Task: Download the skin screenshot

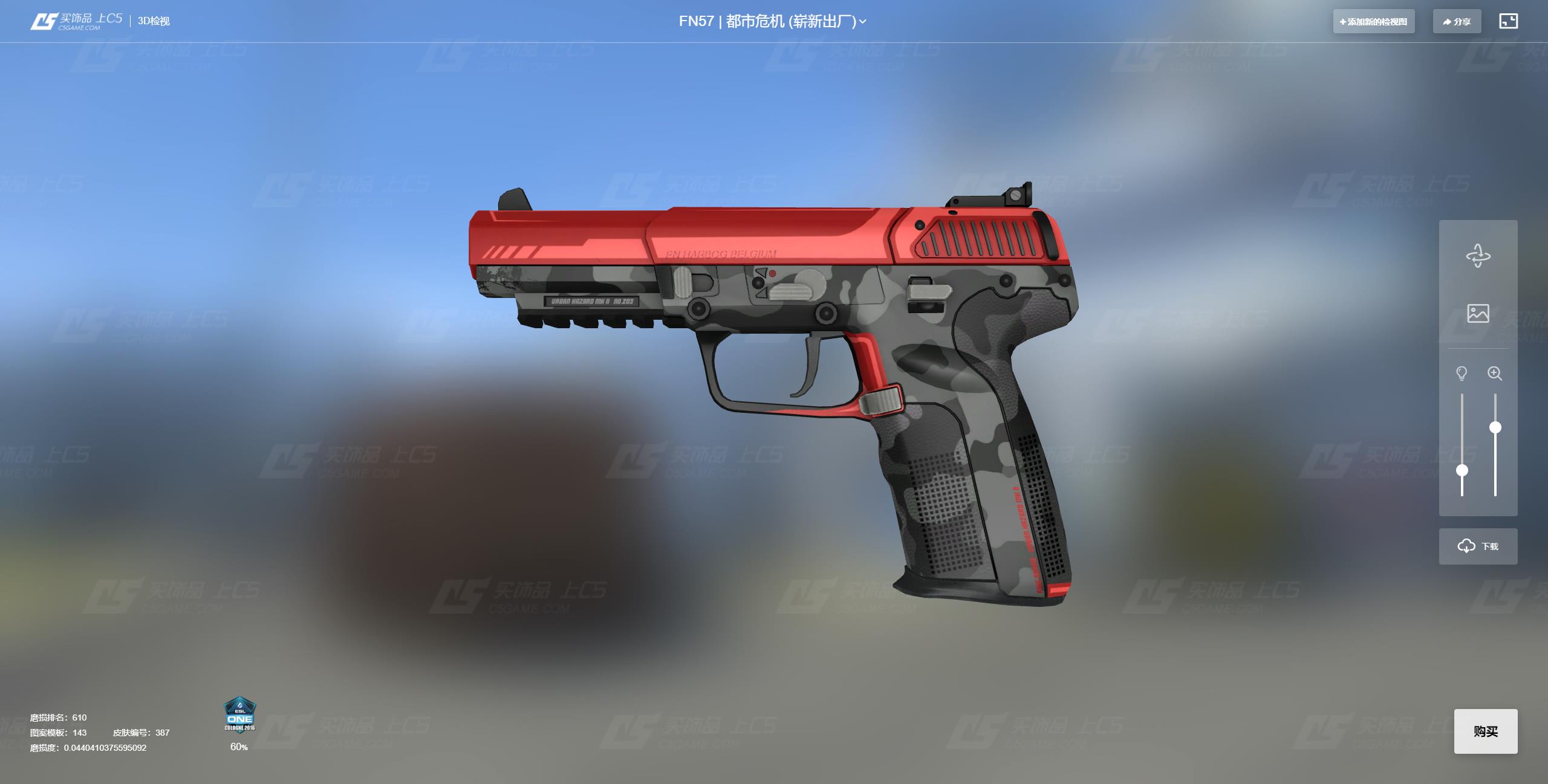Action: (1478, 546)
